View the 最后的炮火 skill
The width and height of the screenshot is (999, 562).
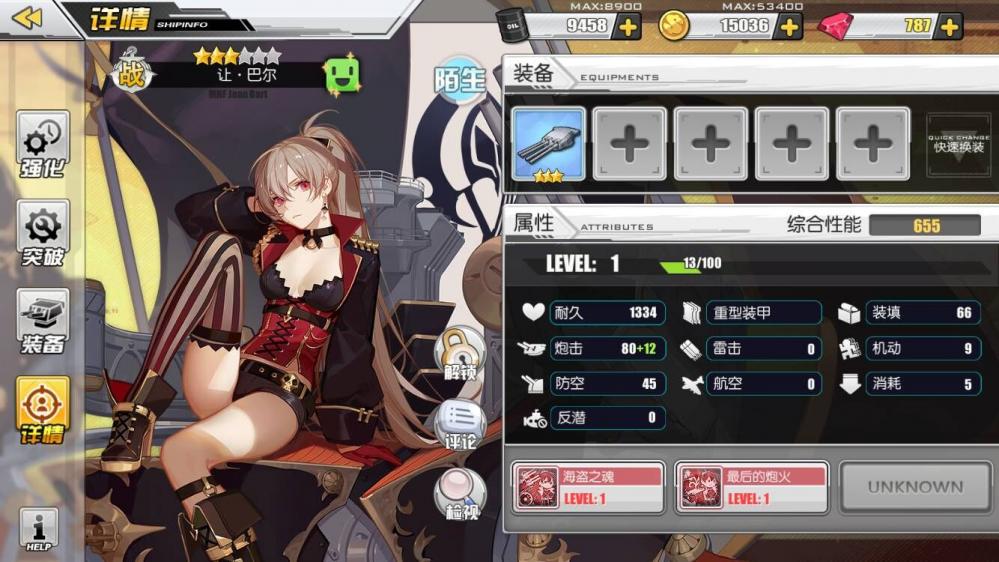click(752, 487)
